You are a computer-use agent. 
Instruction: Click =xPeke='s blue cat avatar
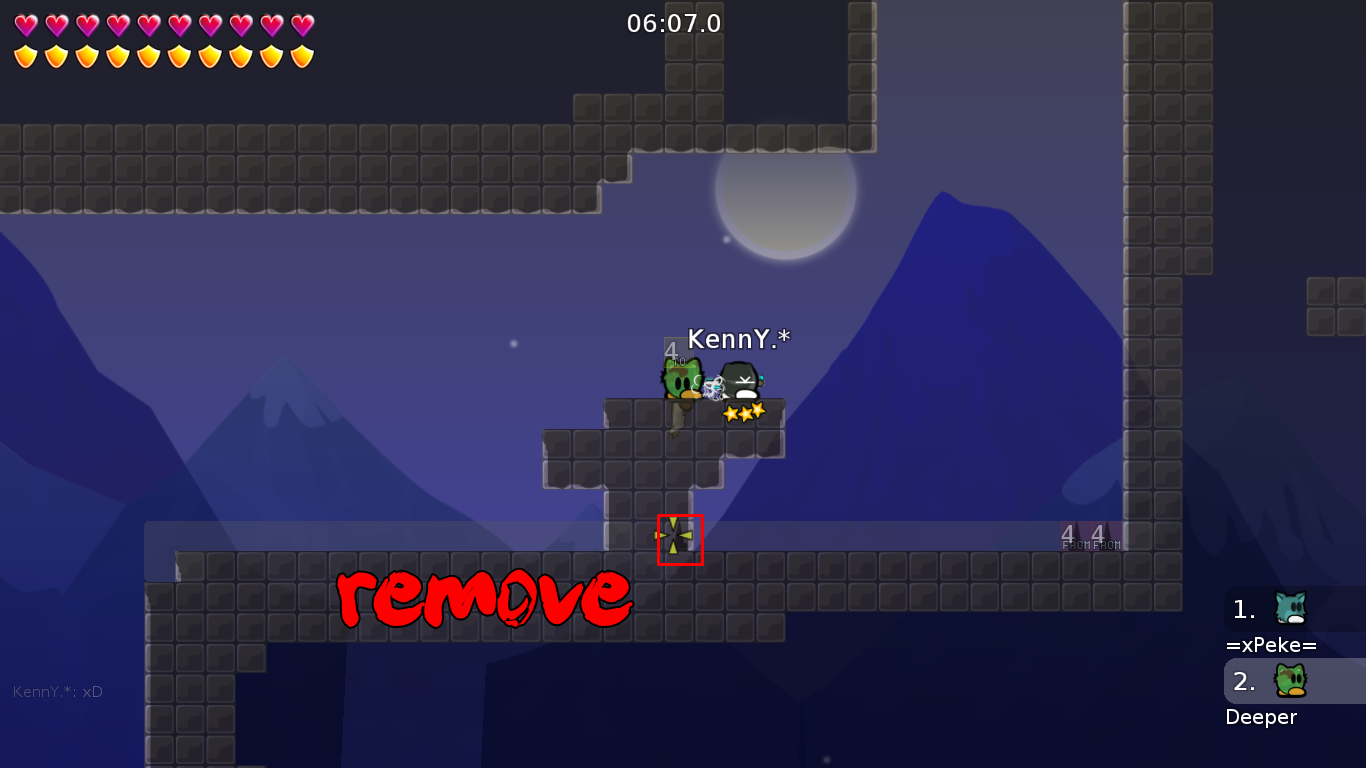coord(1291,608)
